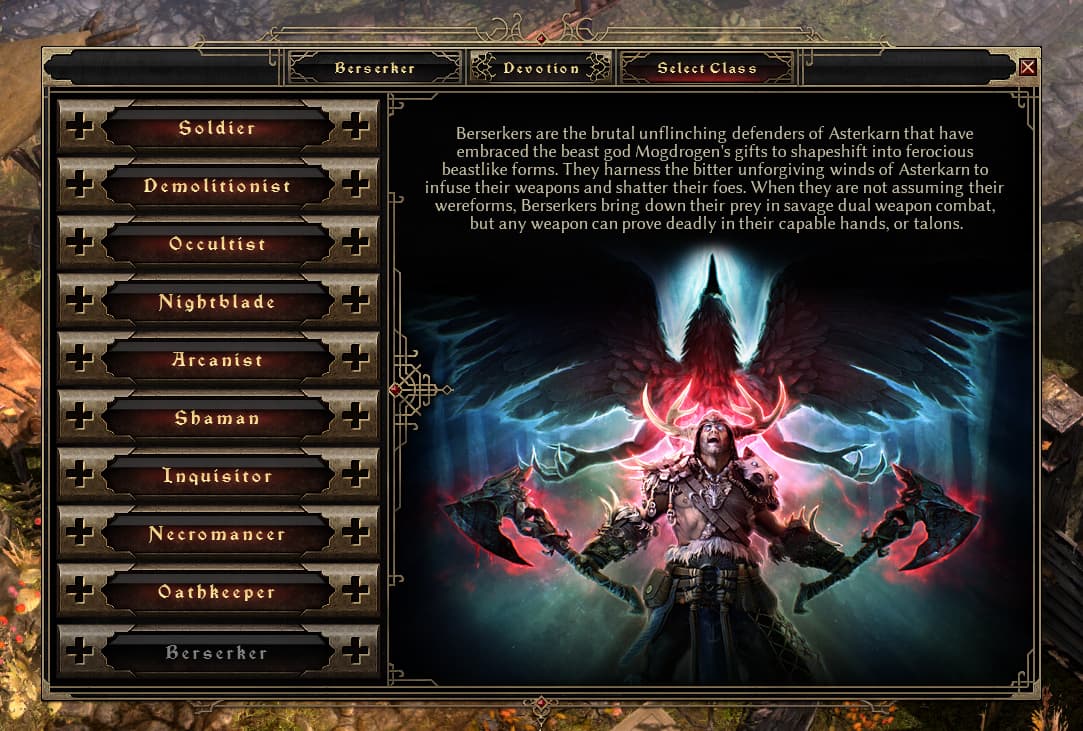Switch to the Berserker tab at top
The image size is (1083, 731).
[x=375, y=68]
